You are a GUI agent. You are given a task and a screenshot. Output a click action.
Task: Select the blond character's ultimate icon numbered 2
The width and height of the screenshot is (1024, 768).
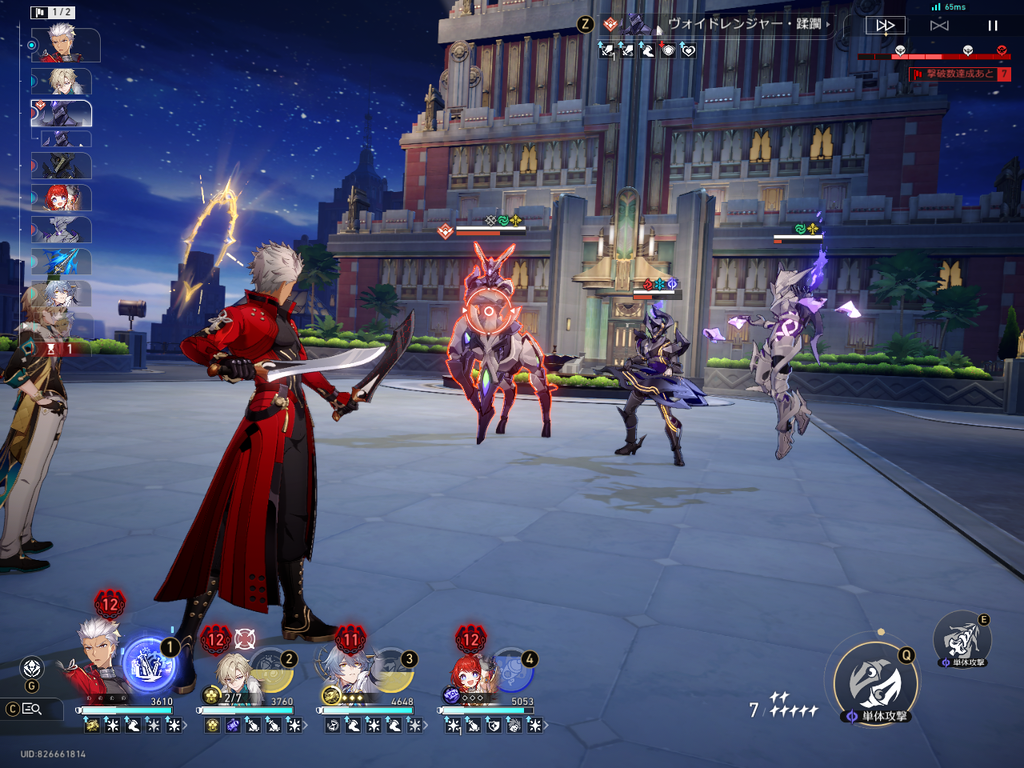point(270,670)
